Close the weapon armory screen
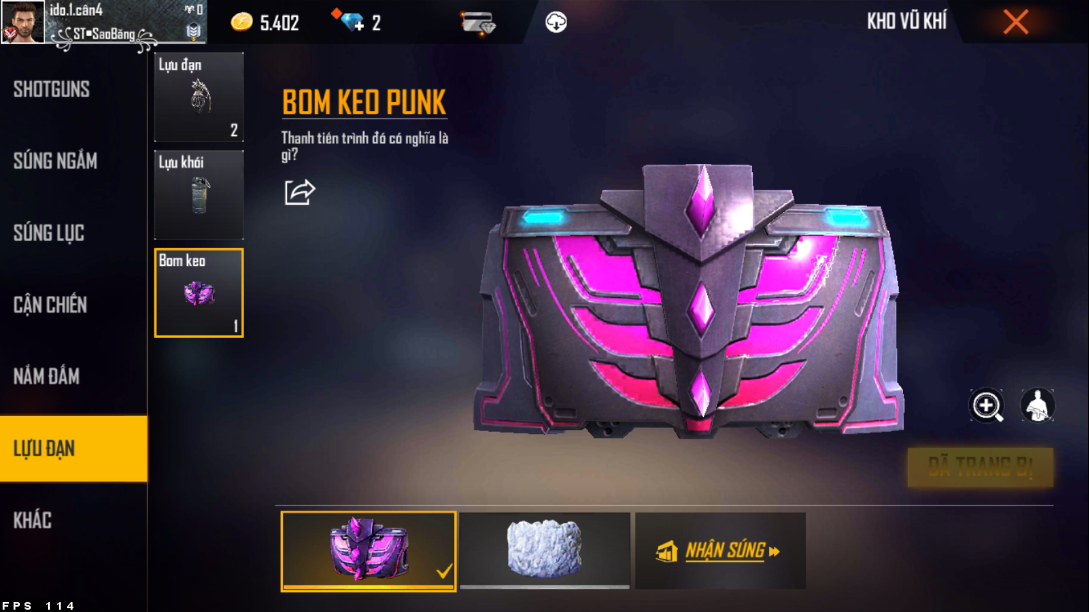The height and width of the screenshot is (612, 1089). coord(1015,22)
